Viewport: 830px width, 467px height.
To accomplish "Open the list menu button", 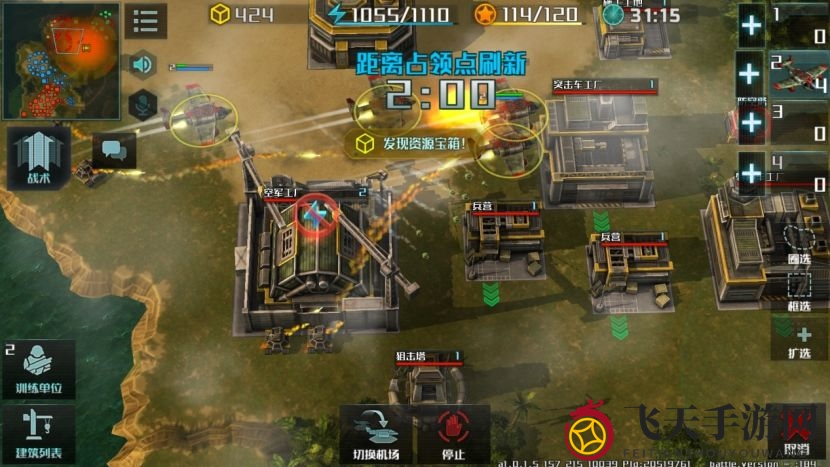I will [145, 21].
